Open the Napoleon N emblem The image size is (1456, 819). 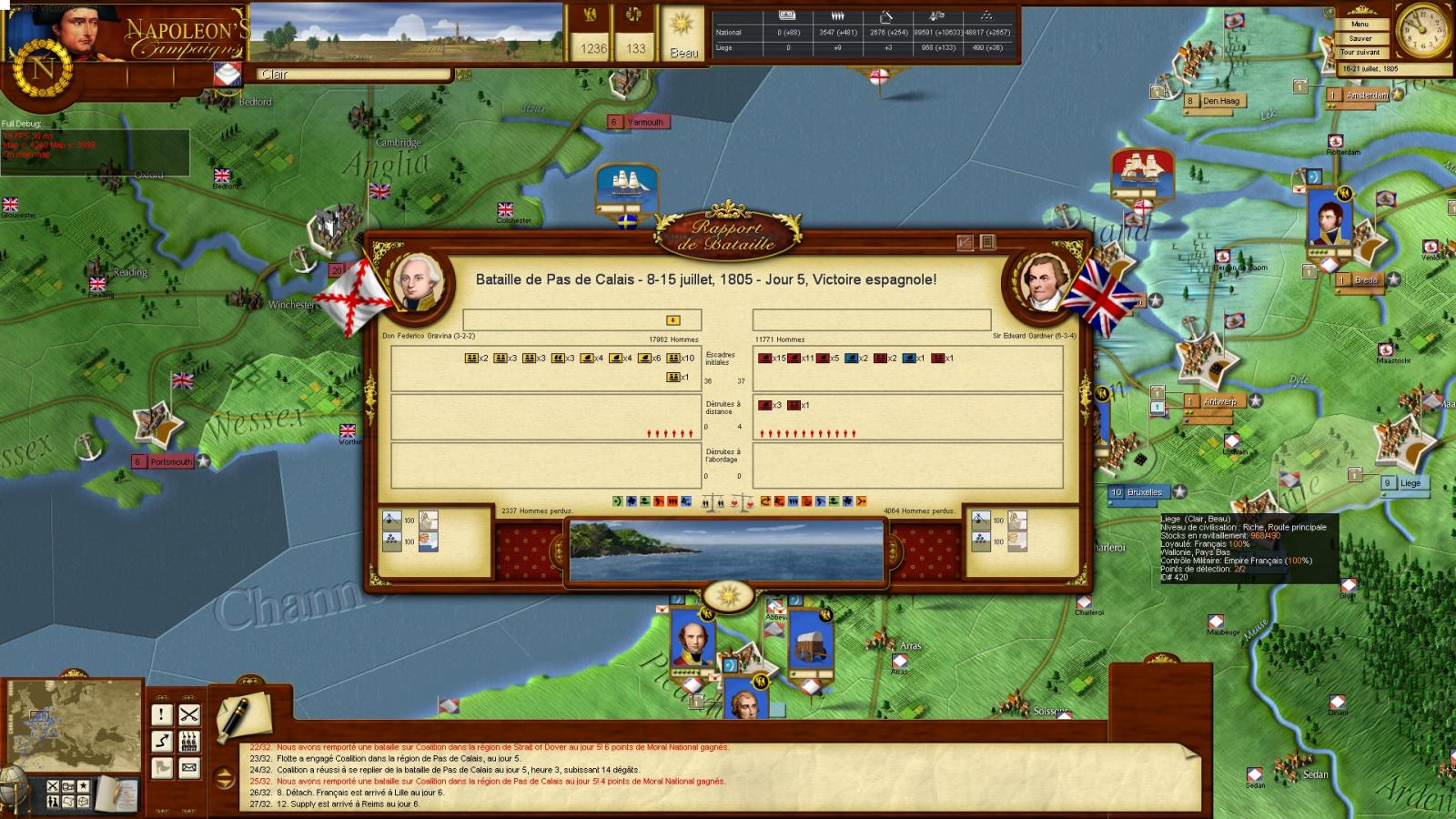42,69
